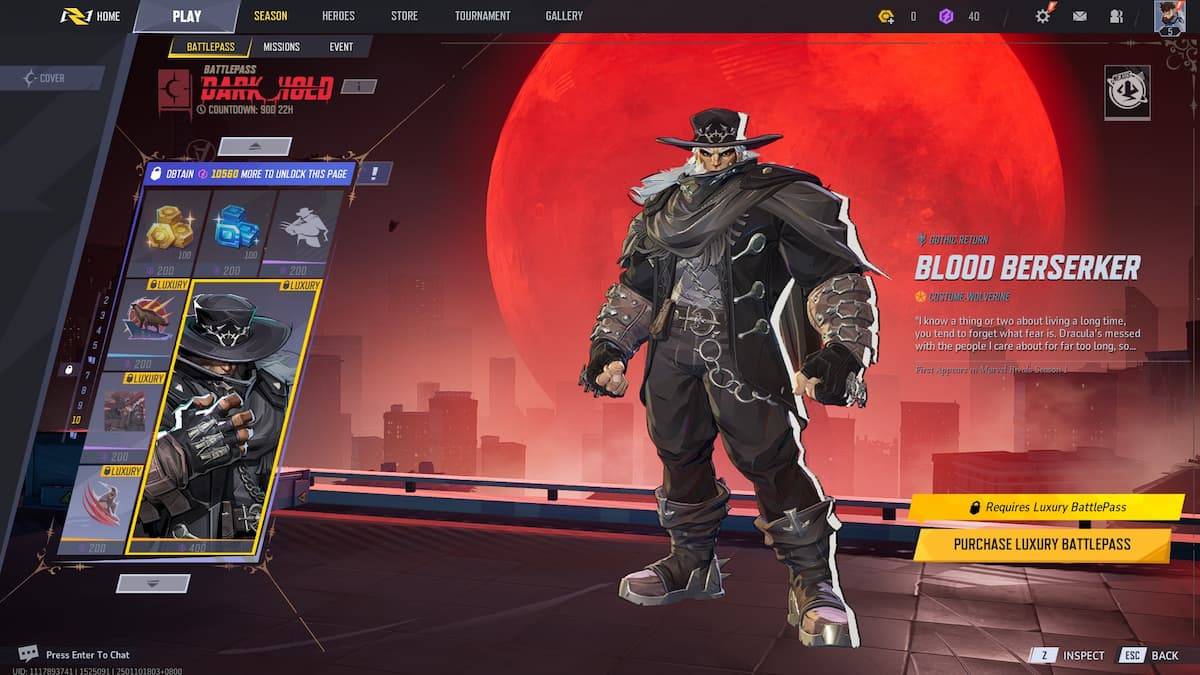
Task: Open the Play menu
Action: tap(186, 16)
